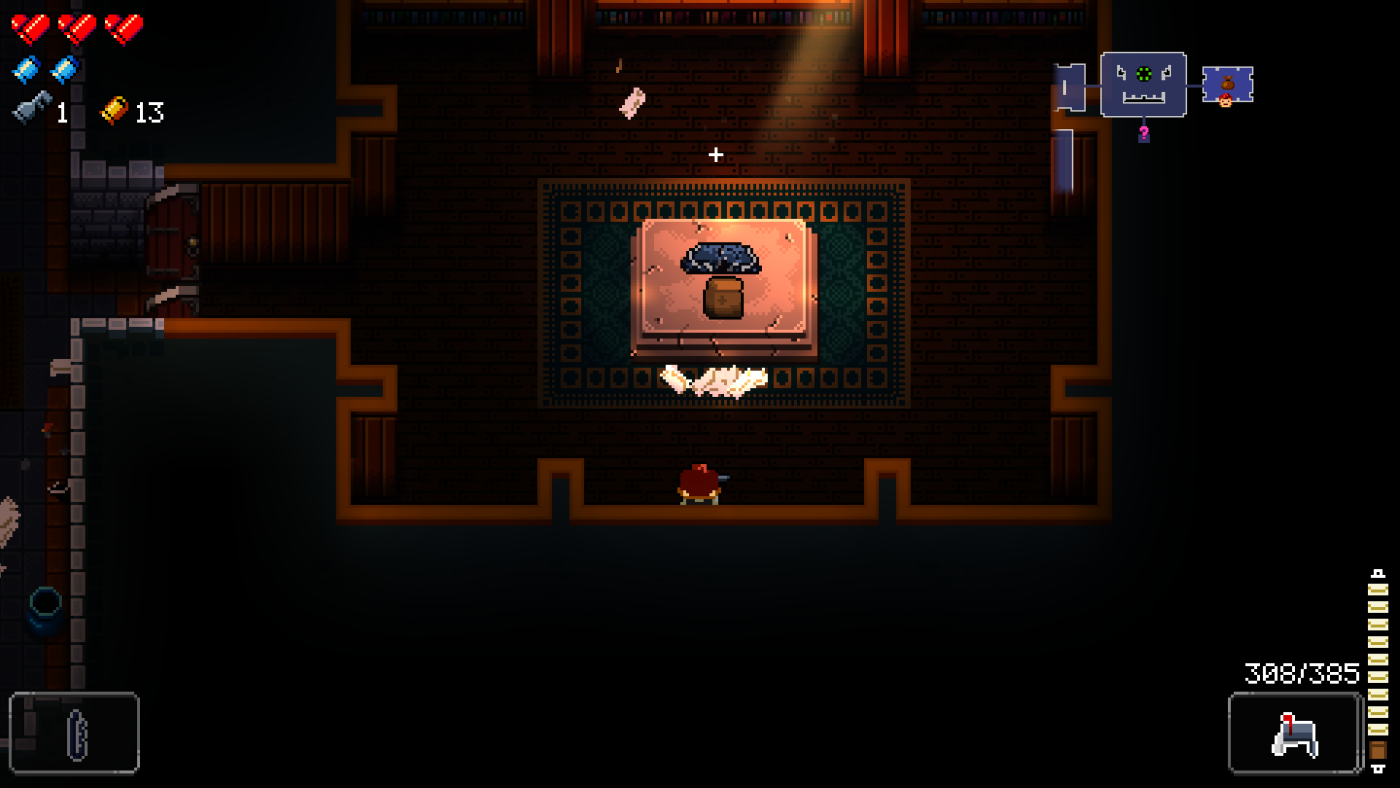Click the second blue blank icon
Image resolution: width=1400 pixels, height=788 pixels.
pos(62,67)
